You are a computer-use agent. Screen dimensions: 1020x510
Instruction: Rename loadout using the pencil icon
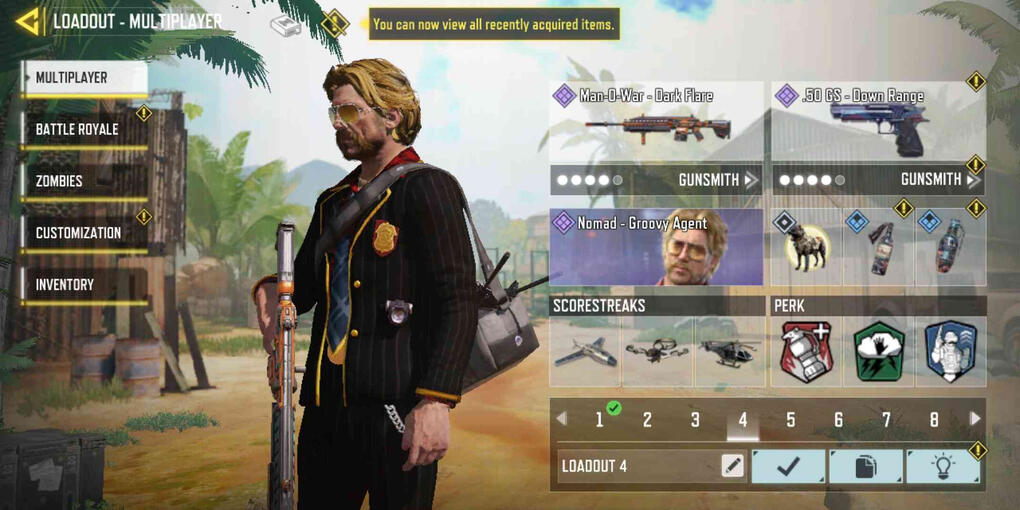(x=732, y=466)
